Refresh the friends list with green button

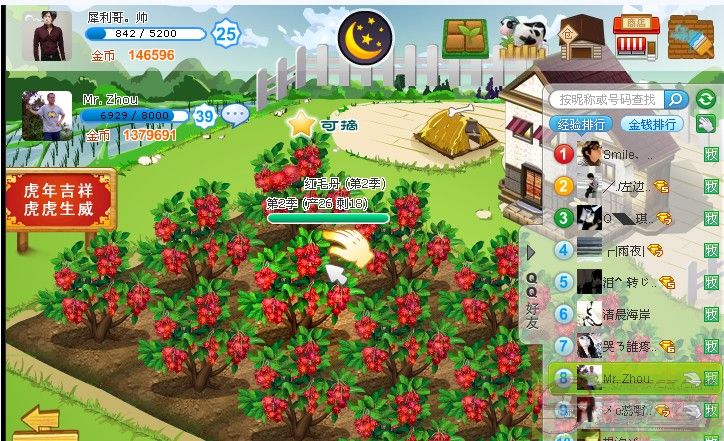[706, 99]
